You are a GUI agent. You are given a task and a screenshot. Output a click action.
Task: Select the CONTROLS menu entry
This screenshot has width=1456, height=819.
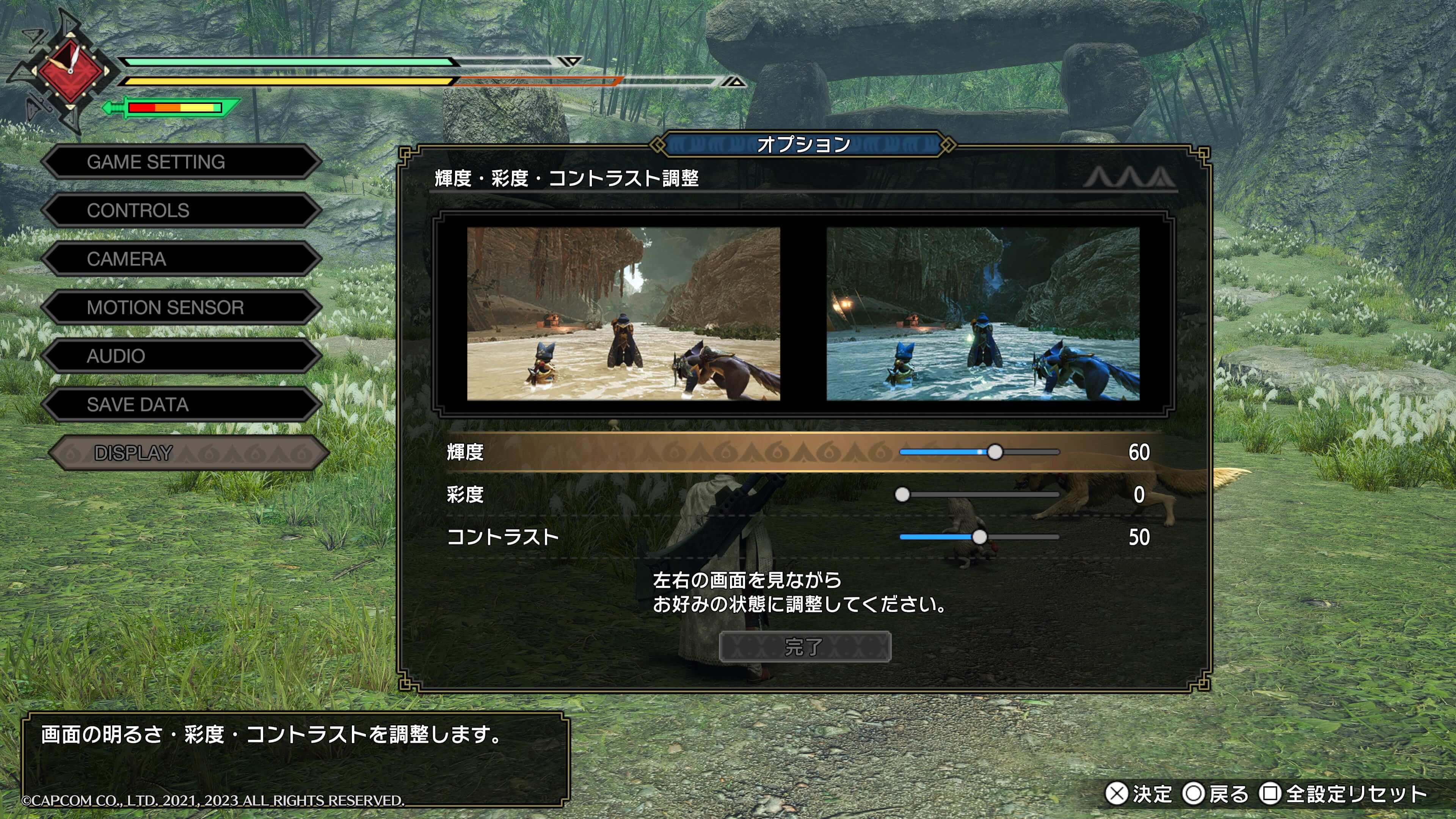coord(181,211)
